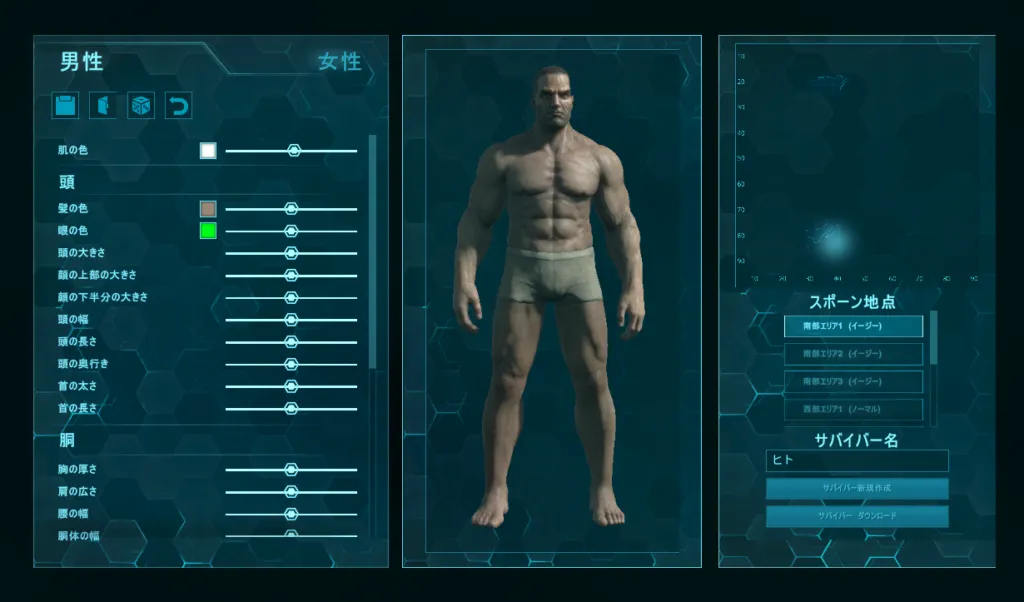Click the save preset clipboard icon
This screenshot has width=1024, height=602.
pyautogui.click(x=65, y=106)
